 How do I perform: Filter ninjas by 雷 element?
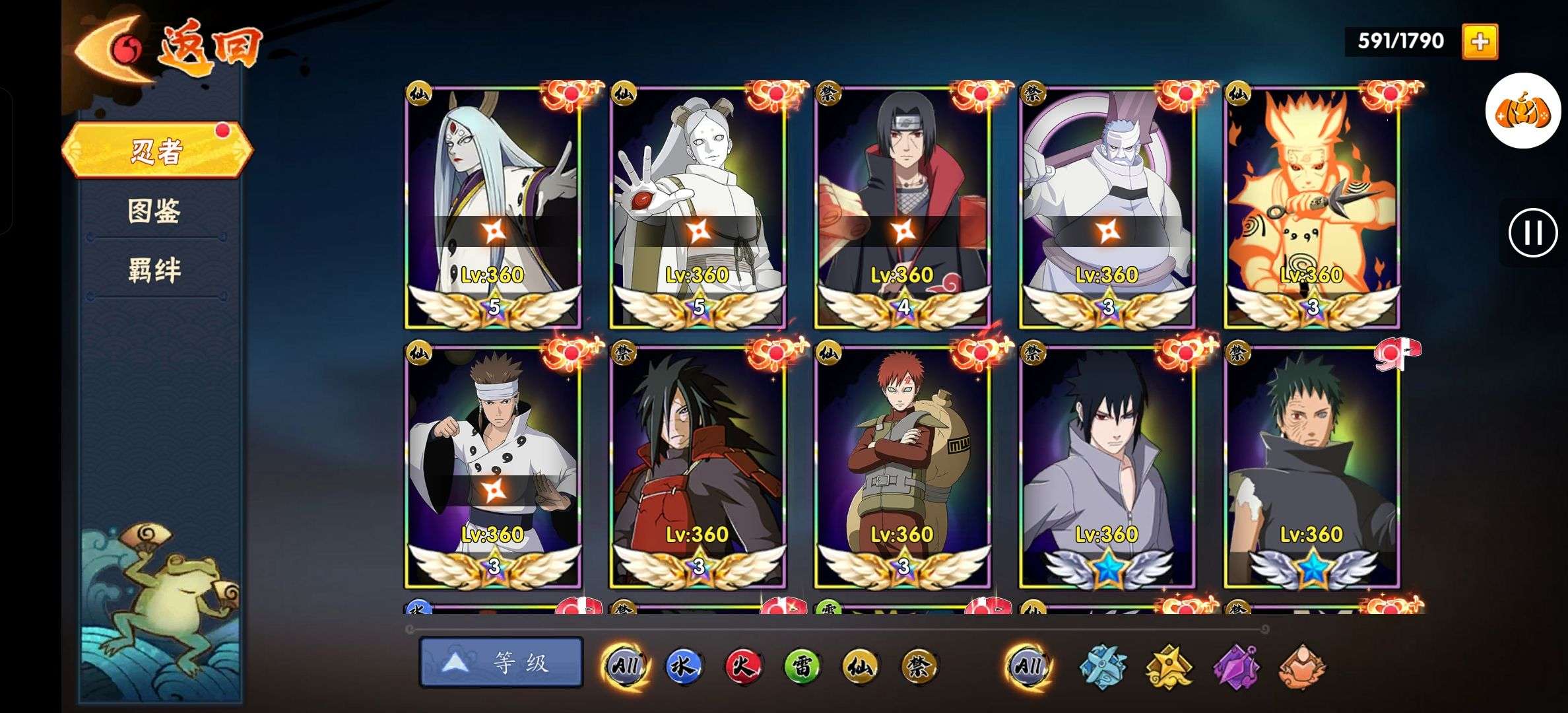pos(802,665)
